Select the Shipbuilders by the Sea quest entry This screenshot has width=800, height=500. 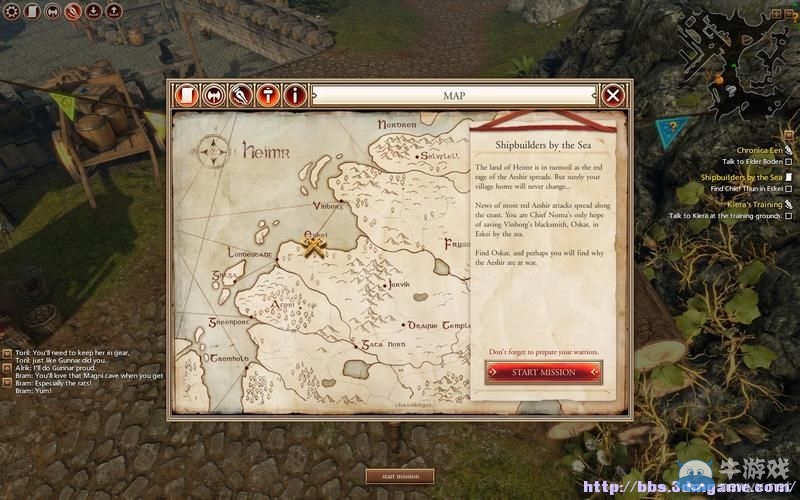pos(742,177)
